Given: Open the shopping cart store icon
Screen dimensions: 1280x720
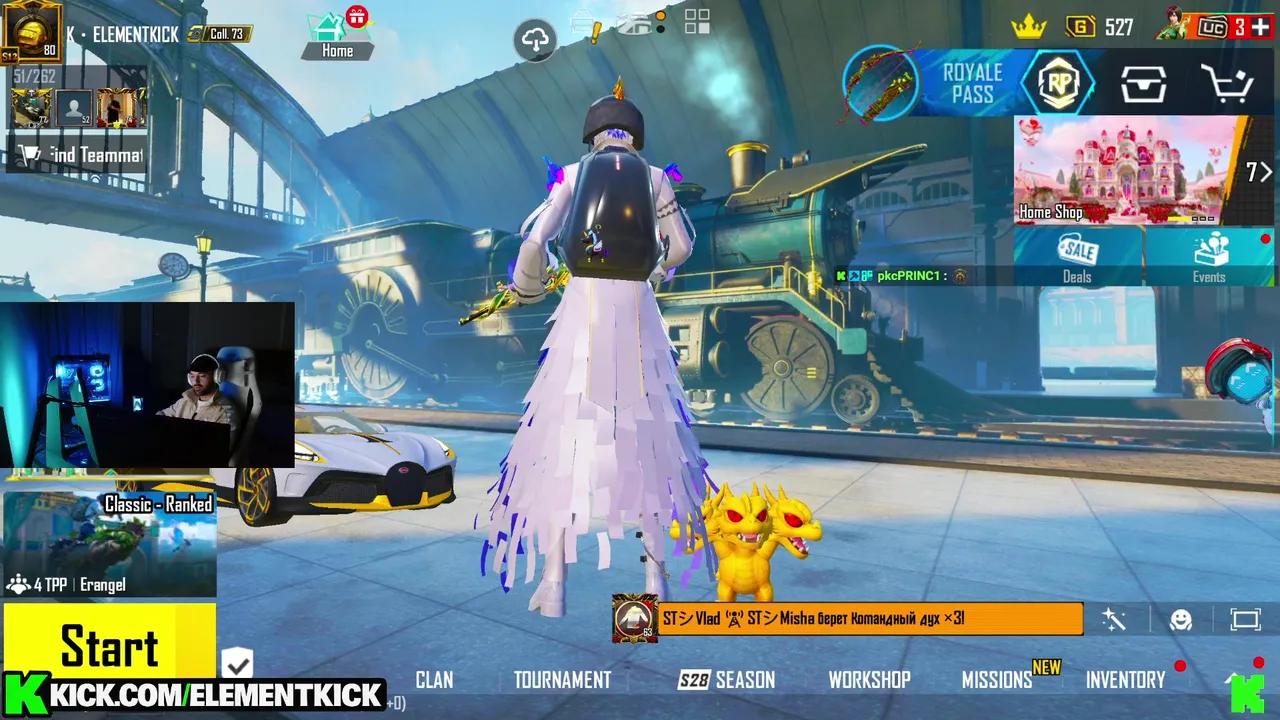Looking at the screenshot, I should pos(1228,84).
